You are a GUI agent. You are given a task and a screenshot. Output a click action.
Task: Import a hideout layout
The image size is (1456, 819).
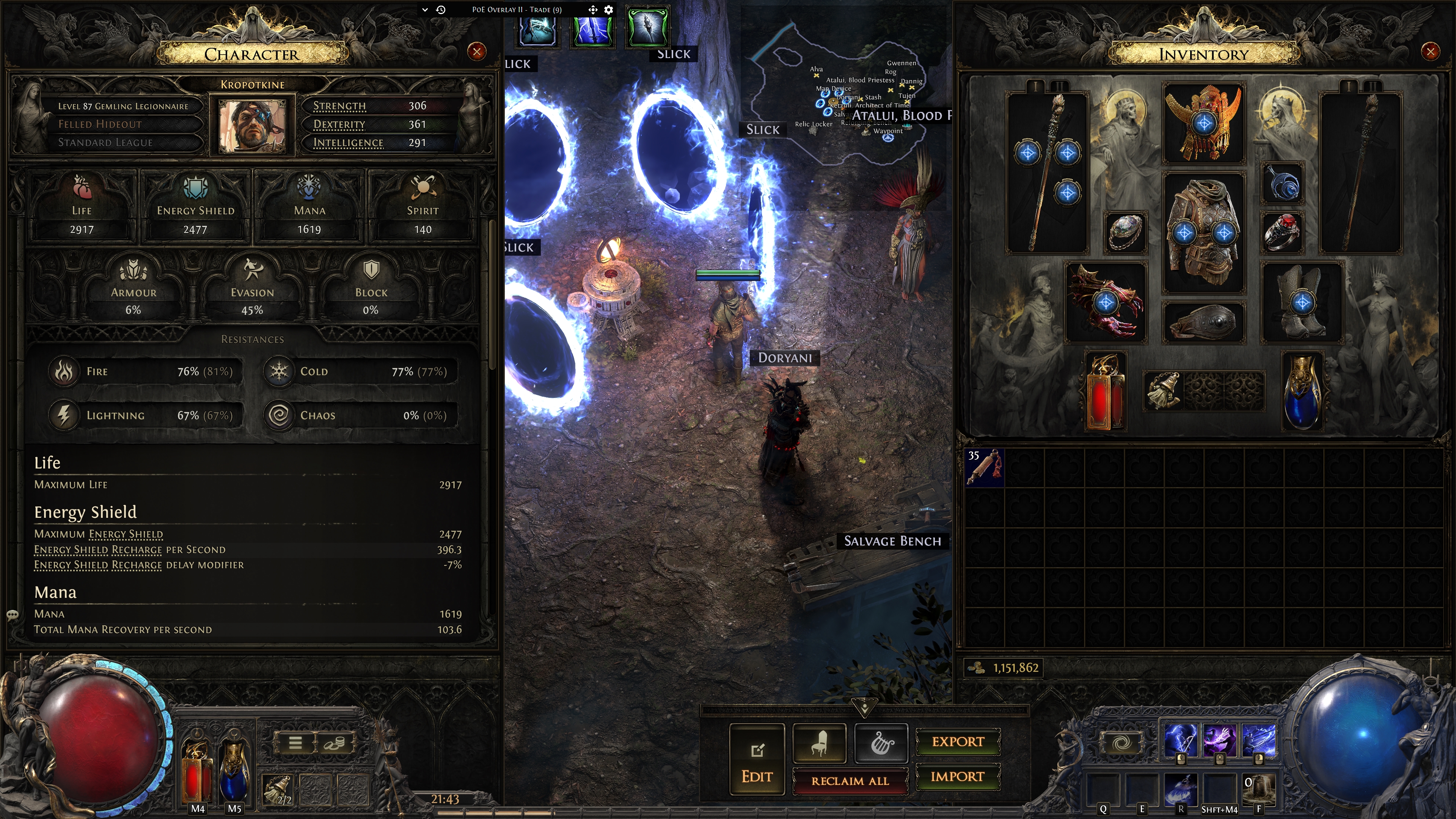point(958,777)
